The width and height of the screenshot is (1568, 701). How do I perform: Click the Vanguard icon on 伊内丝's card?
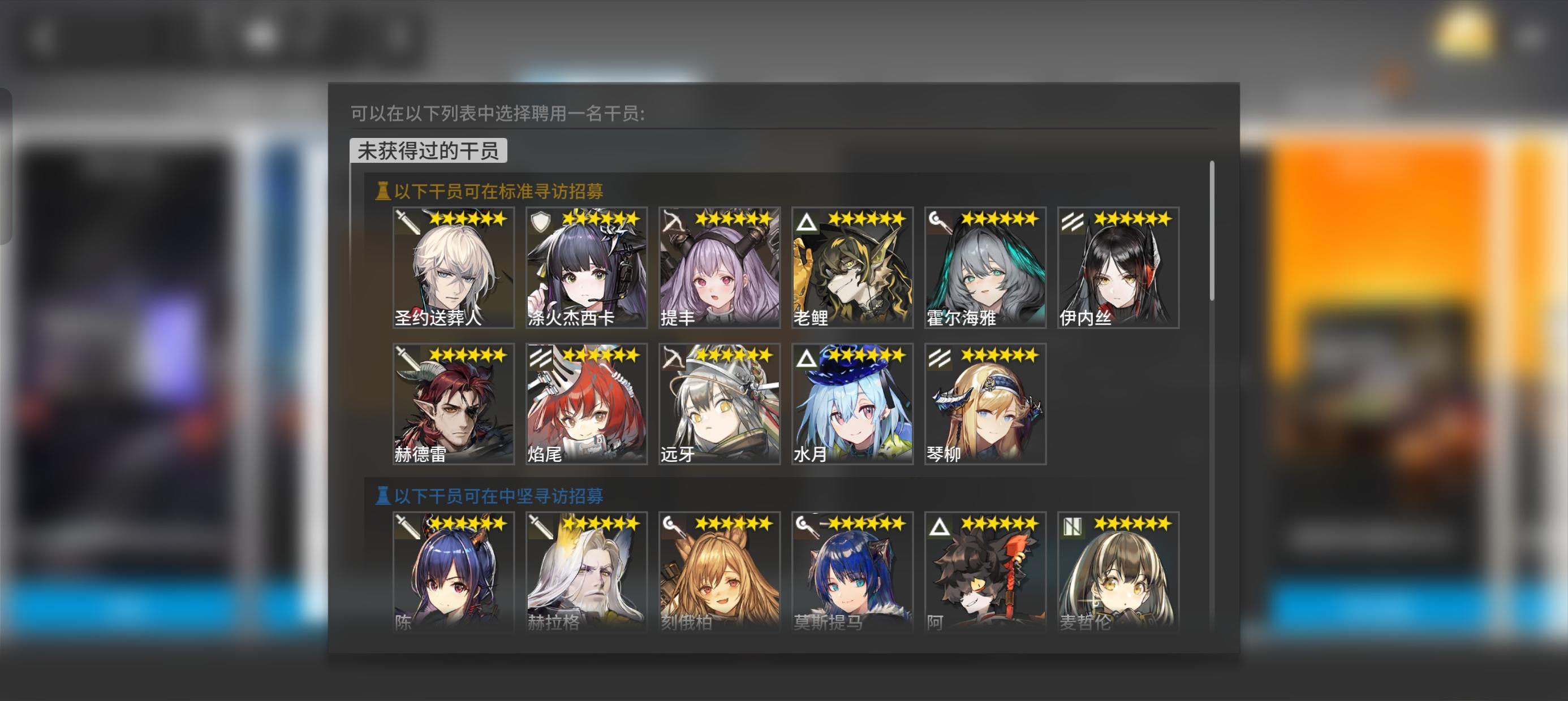(x=1073, y=223)
